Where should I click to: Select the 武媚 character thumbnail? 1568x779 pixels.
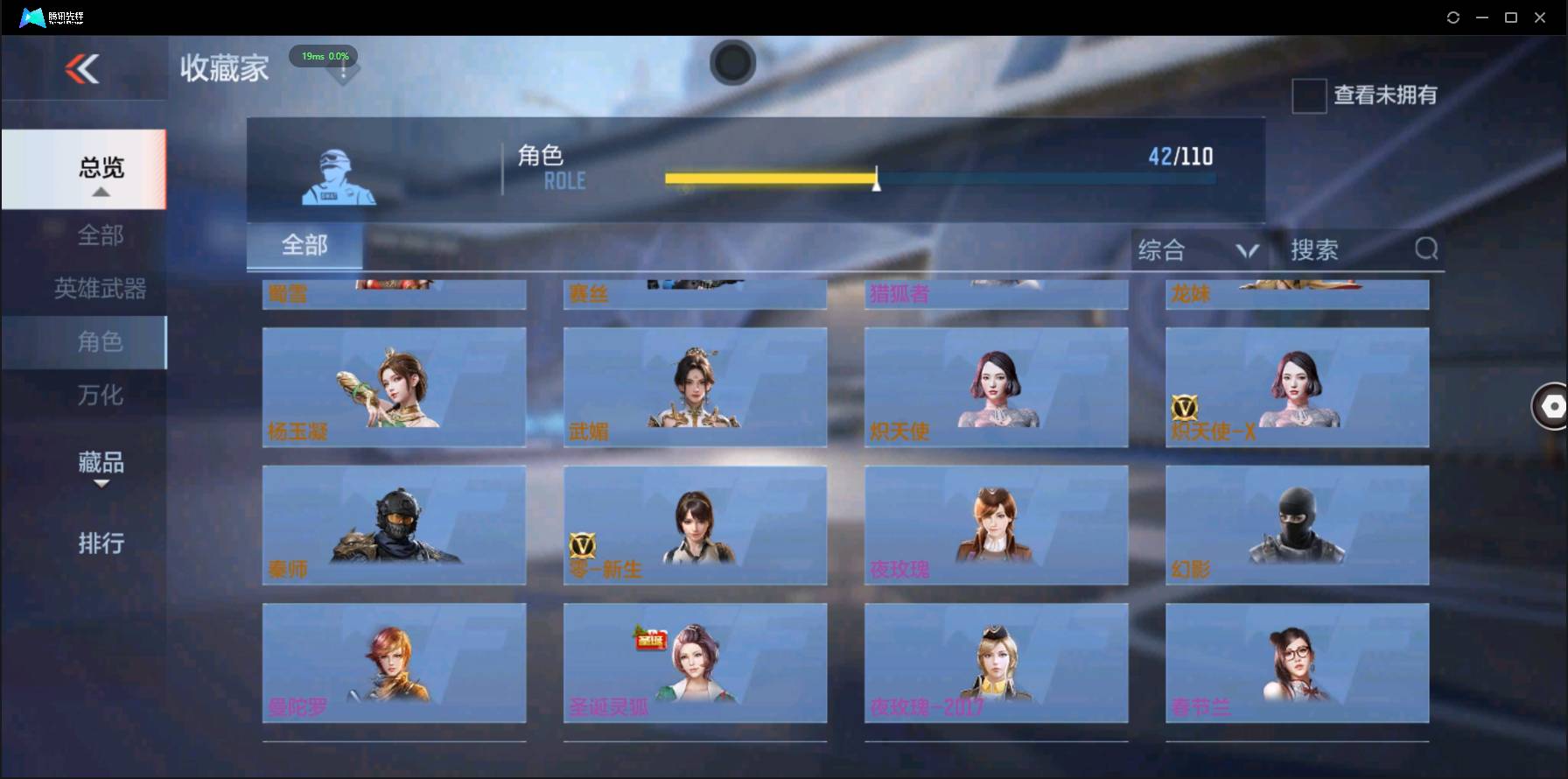click(695, 388)
